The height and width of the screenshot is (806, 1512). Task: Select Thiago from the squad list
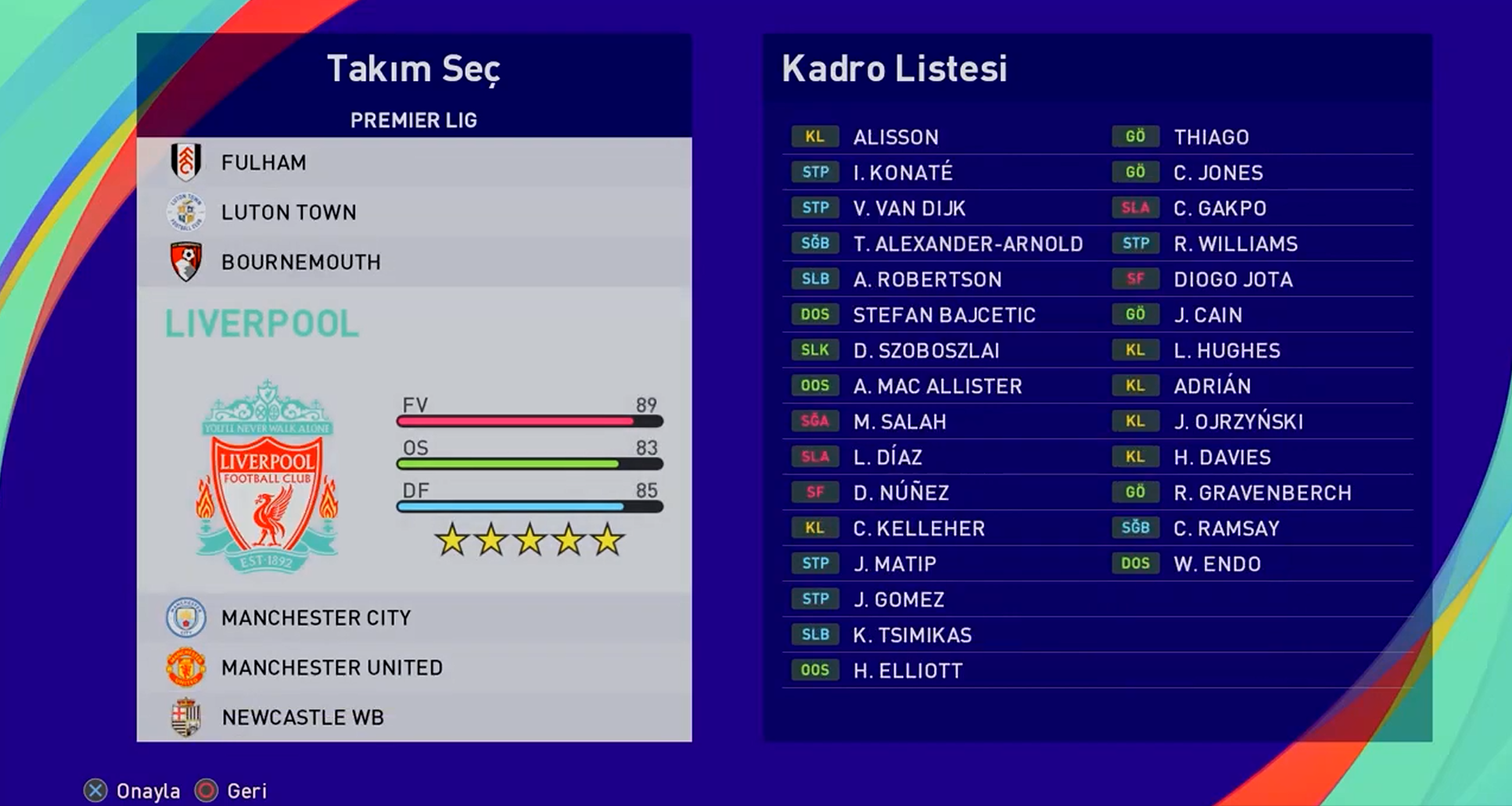(x=1211, y=138)
